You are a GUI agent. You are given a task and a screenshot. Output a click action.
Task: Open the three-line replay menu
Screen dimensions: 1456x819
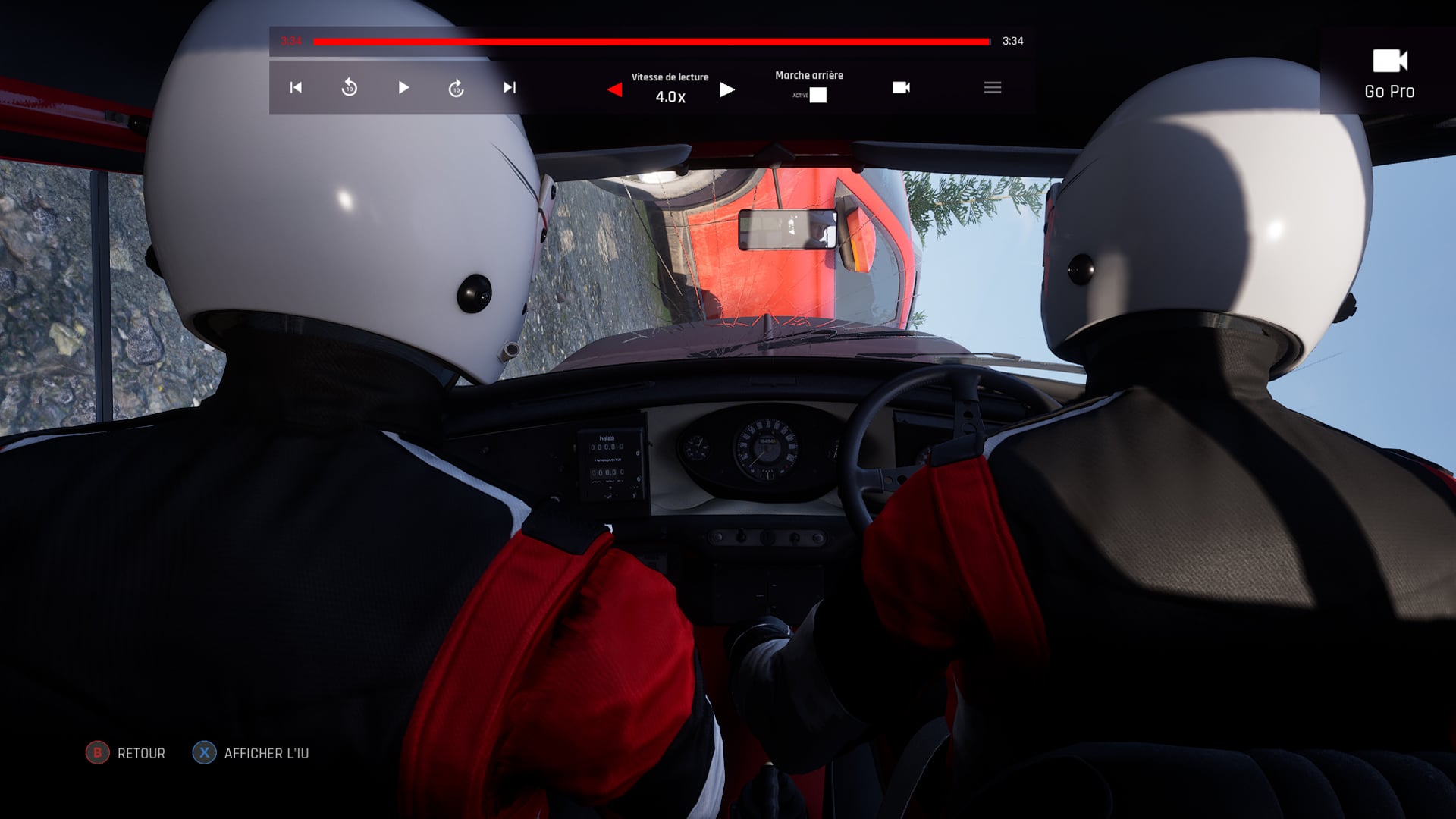coord(993,88)
